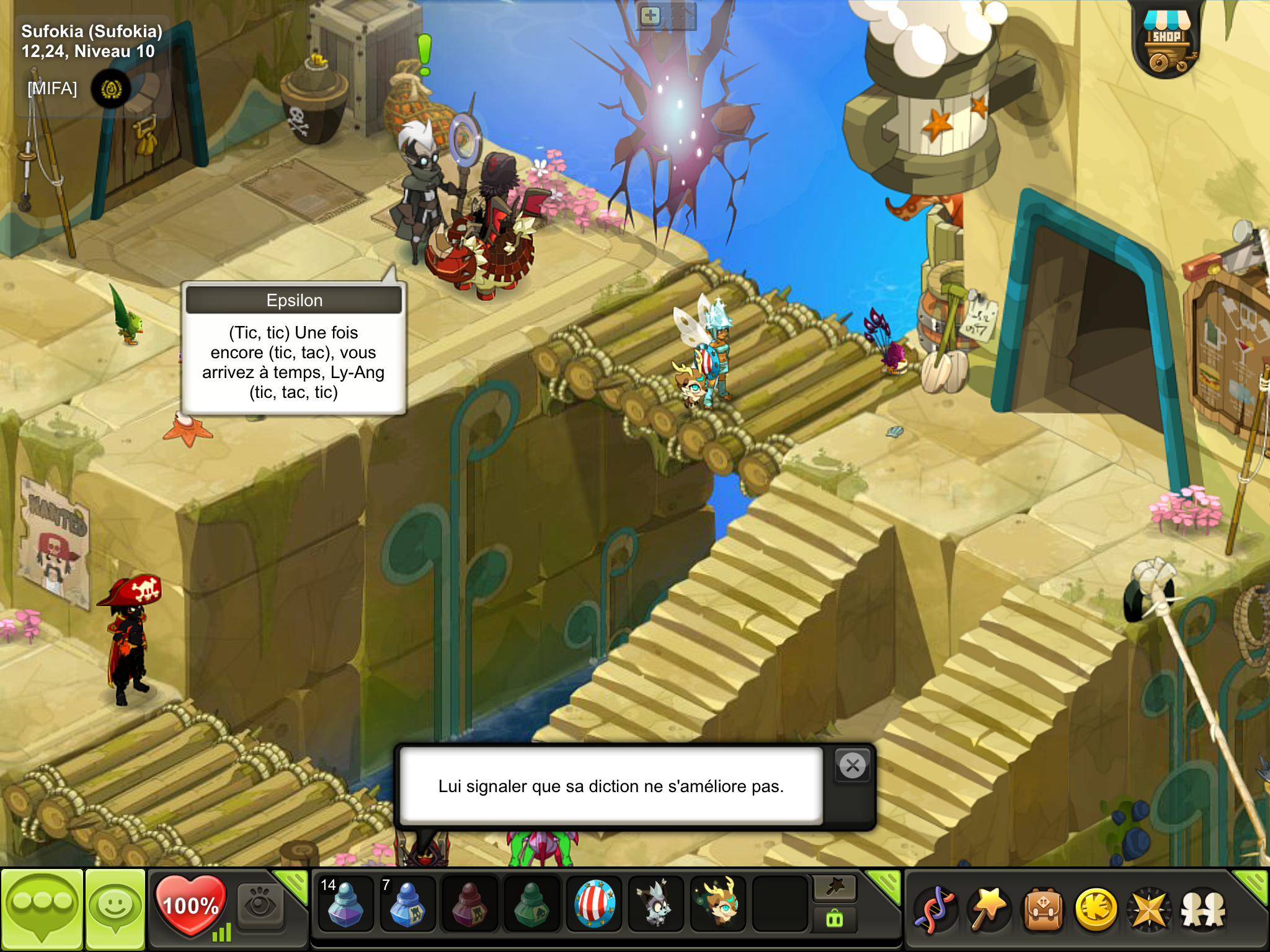Select the red-striped shield item slot
The height and width of the screenshot is (952, 1270).
click(594, 904)
